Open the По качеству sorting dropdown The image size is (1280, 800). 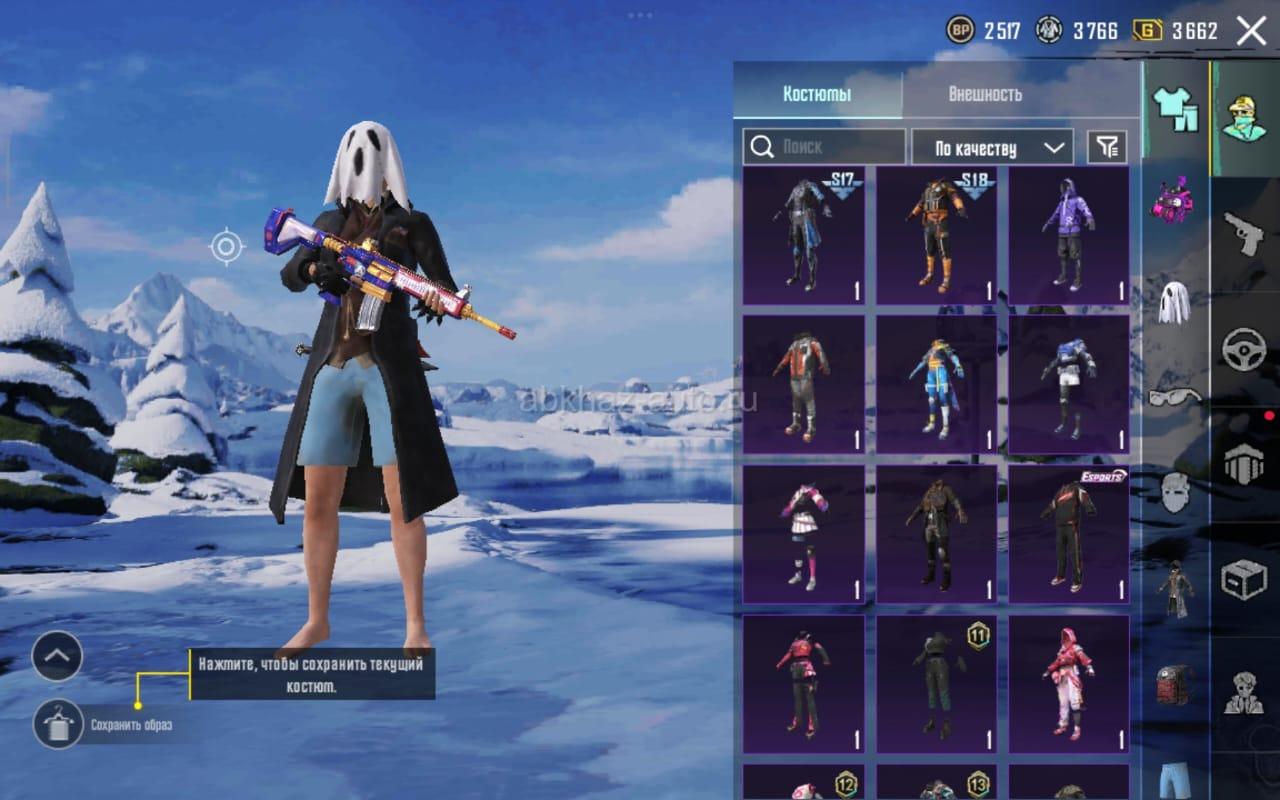click(x=992, y=148)
